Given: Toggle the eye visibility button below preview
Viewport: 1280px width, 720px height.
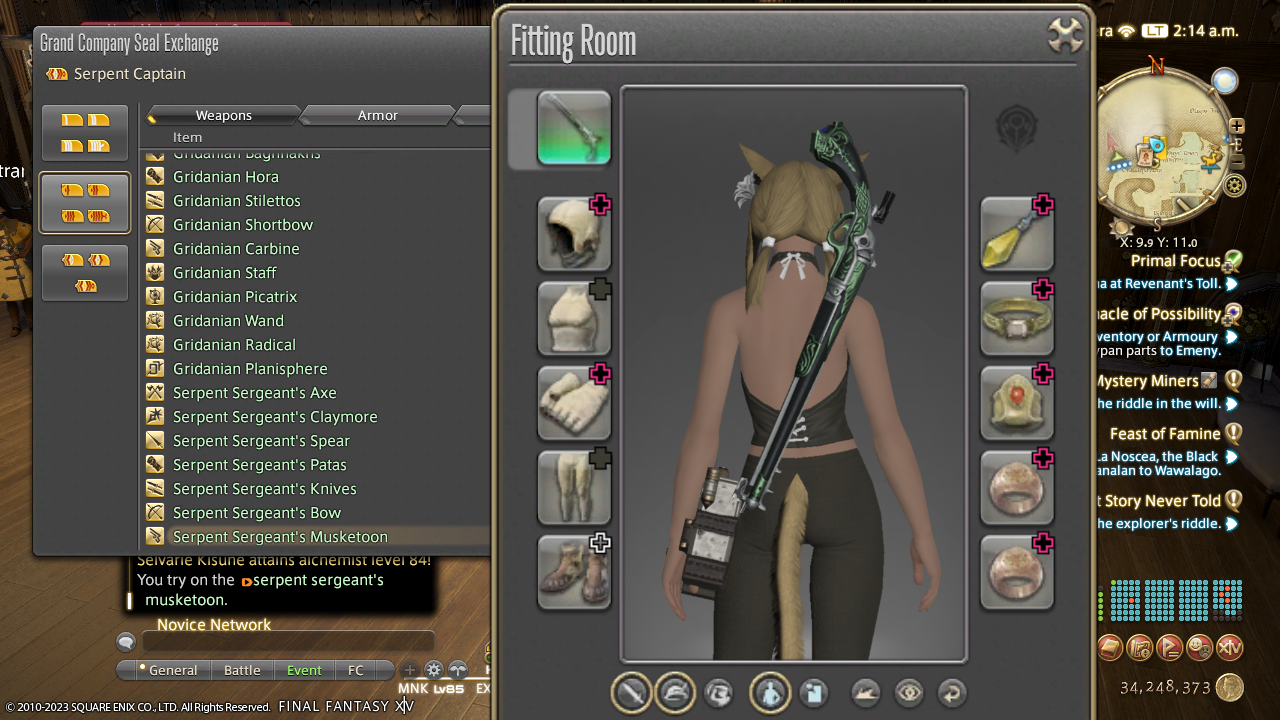Looking at the screenshot, I should pos(909,692).
